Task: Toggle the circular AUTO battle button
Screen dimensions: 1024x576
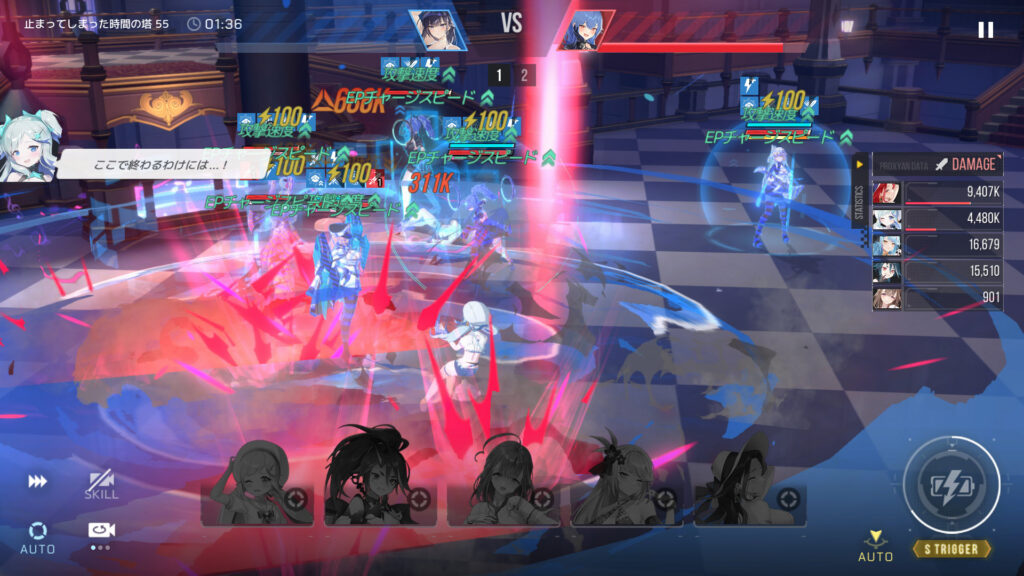Action: point(37,536)
